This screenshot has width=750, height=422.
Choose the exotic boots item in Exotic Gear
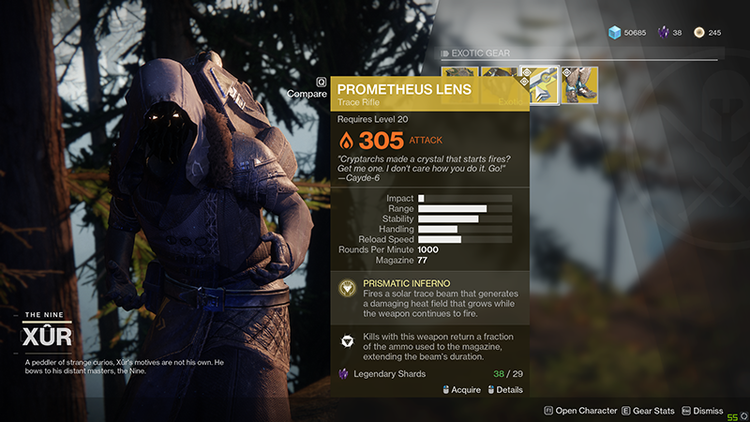[580, 85]
